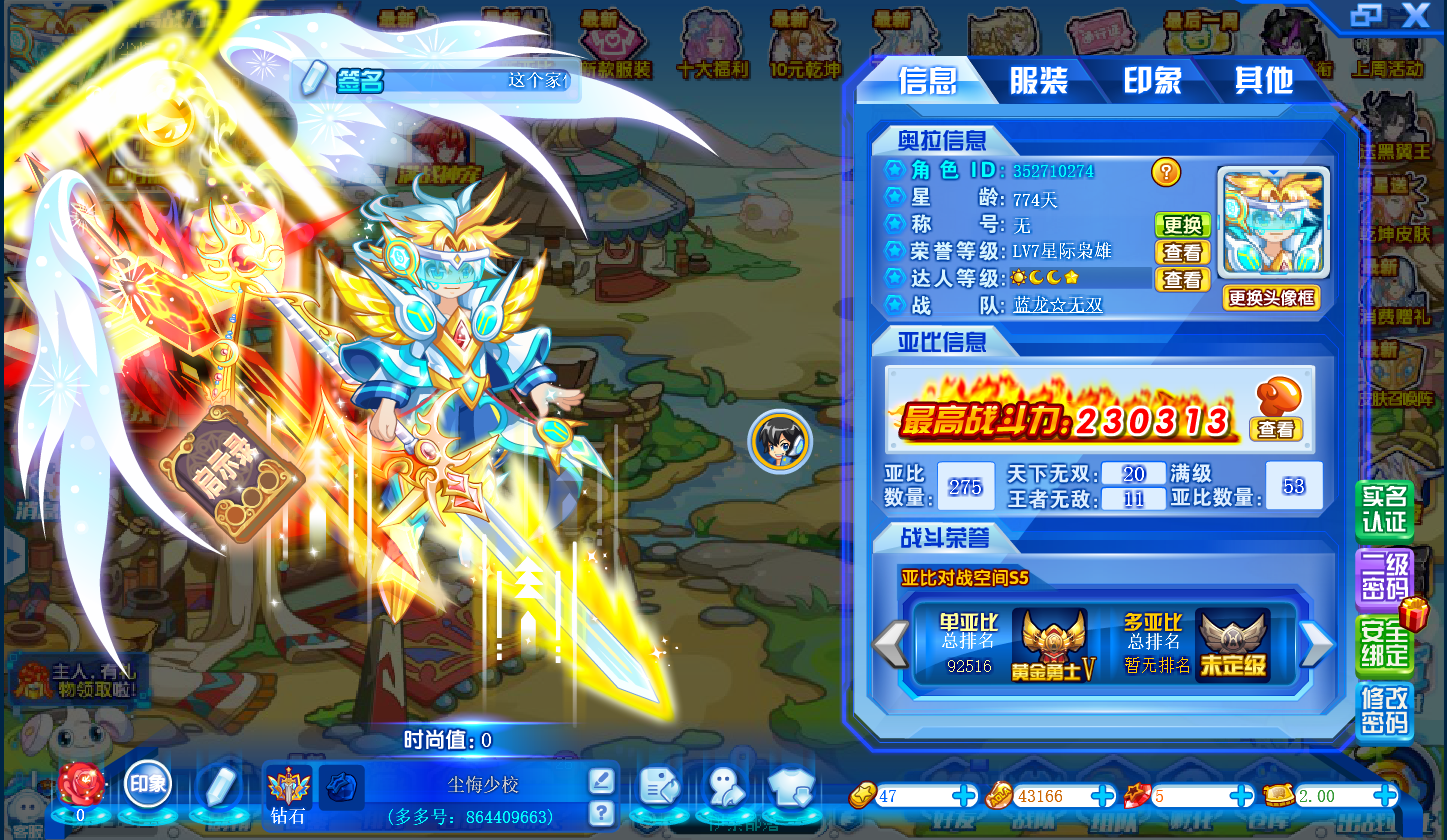Add gold ingots with the plus button
1447x840 pixels.
[965, 796]
